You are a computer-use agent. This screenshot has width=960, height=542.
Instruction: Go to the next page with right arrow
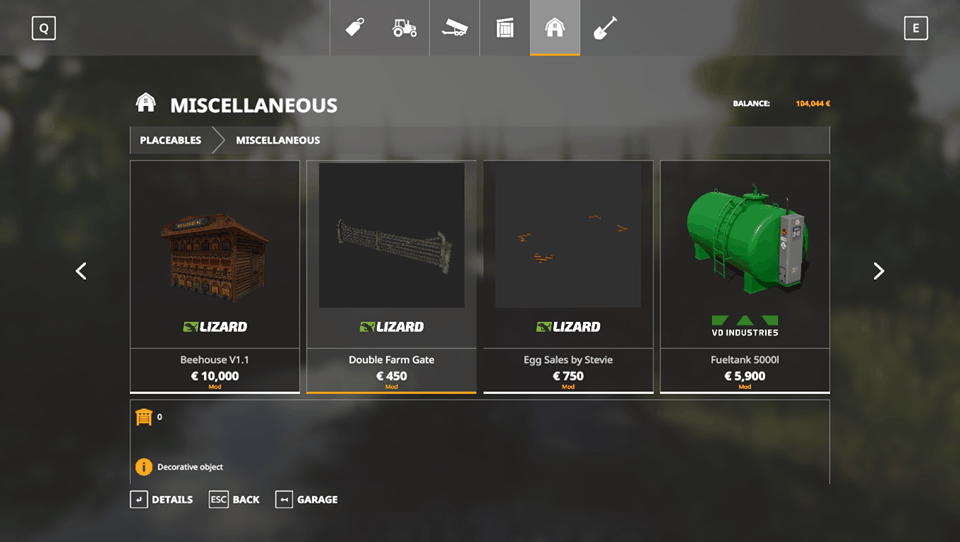coord(878,271)
